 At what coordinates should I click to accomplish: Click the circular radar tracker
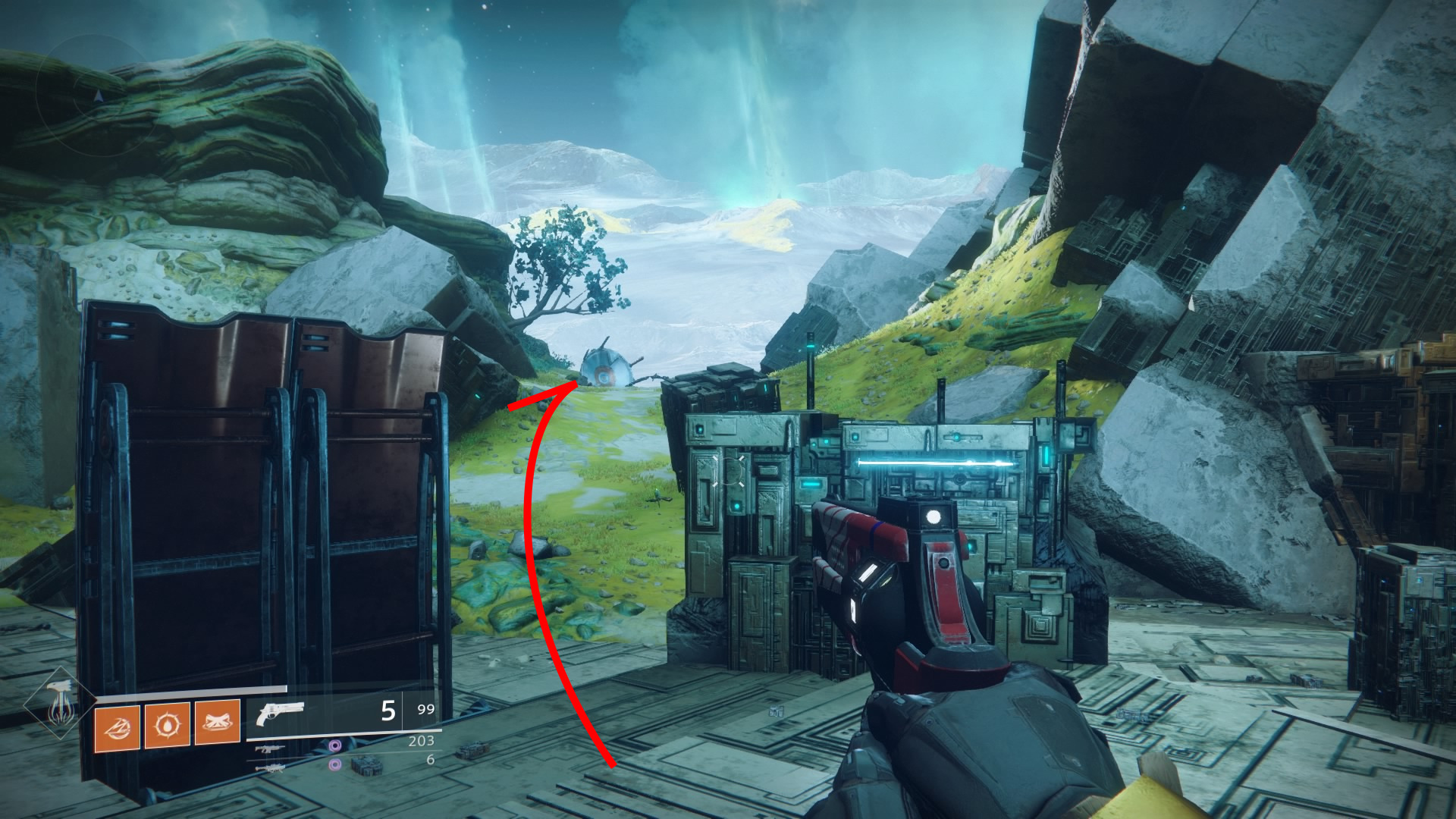[x=97, y=95]
